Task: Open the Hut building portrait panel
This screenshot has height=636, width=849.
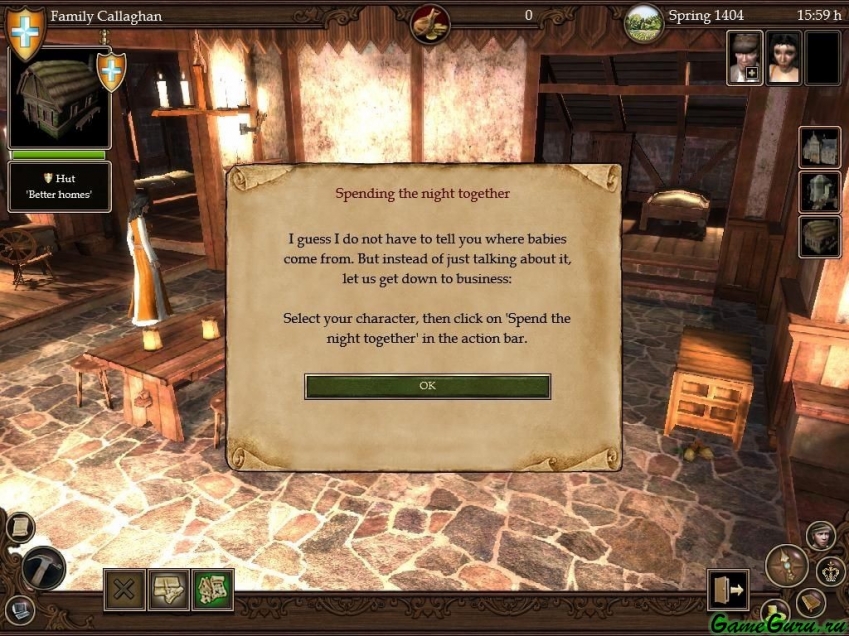Action: (x=58, y=98)
